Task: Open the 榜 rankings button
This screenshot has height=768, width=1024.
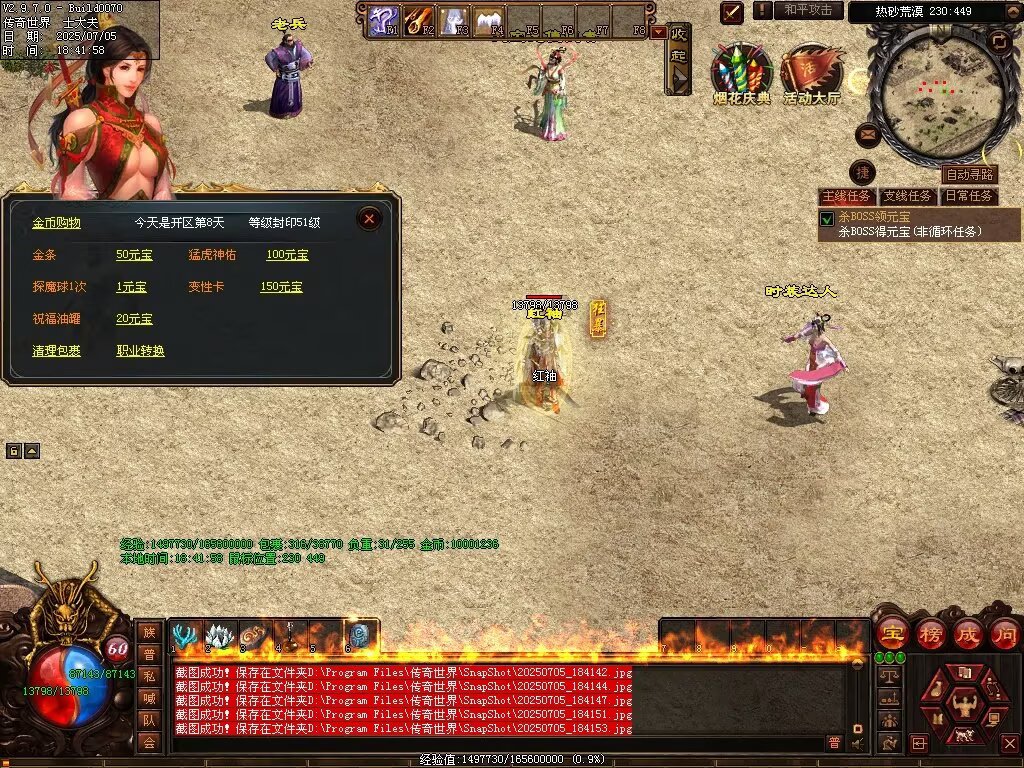Action: (930, 633)
